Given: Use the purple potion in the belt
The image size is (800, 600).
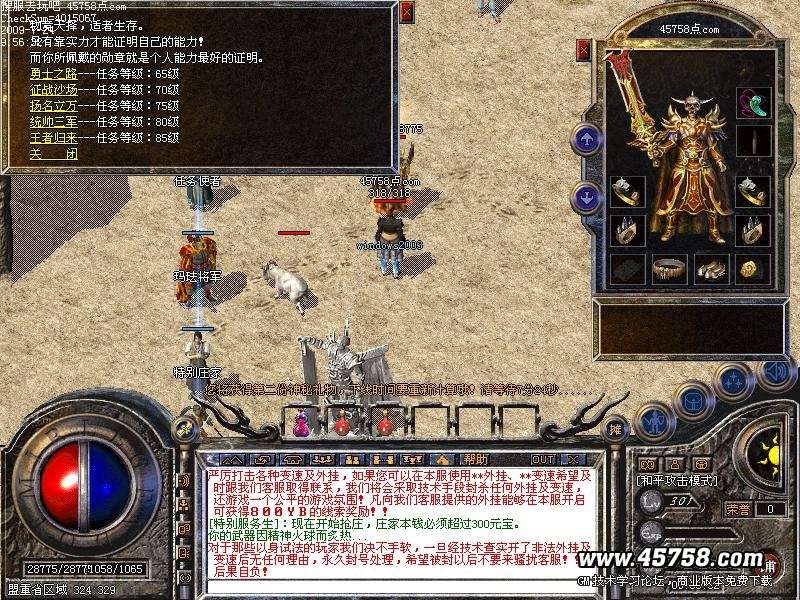Looking at the screenshot, I should (x=299, y=424).
